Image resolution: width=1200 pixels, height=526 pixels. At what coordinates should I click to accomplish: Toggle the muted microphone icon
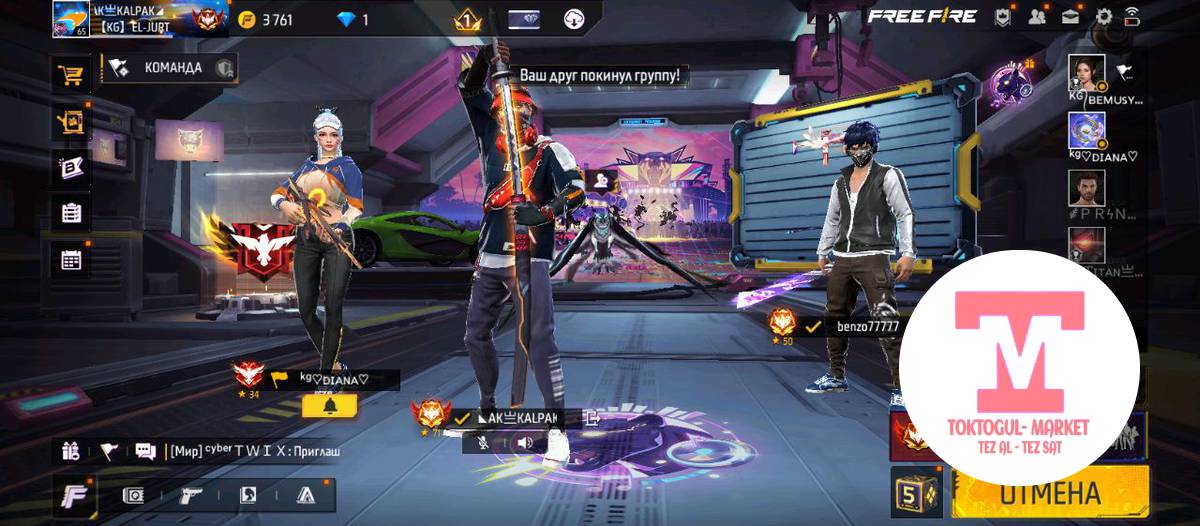tap(483, 442)
